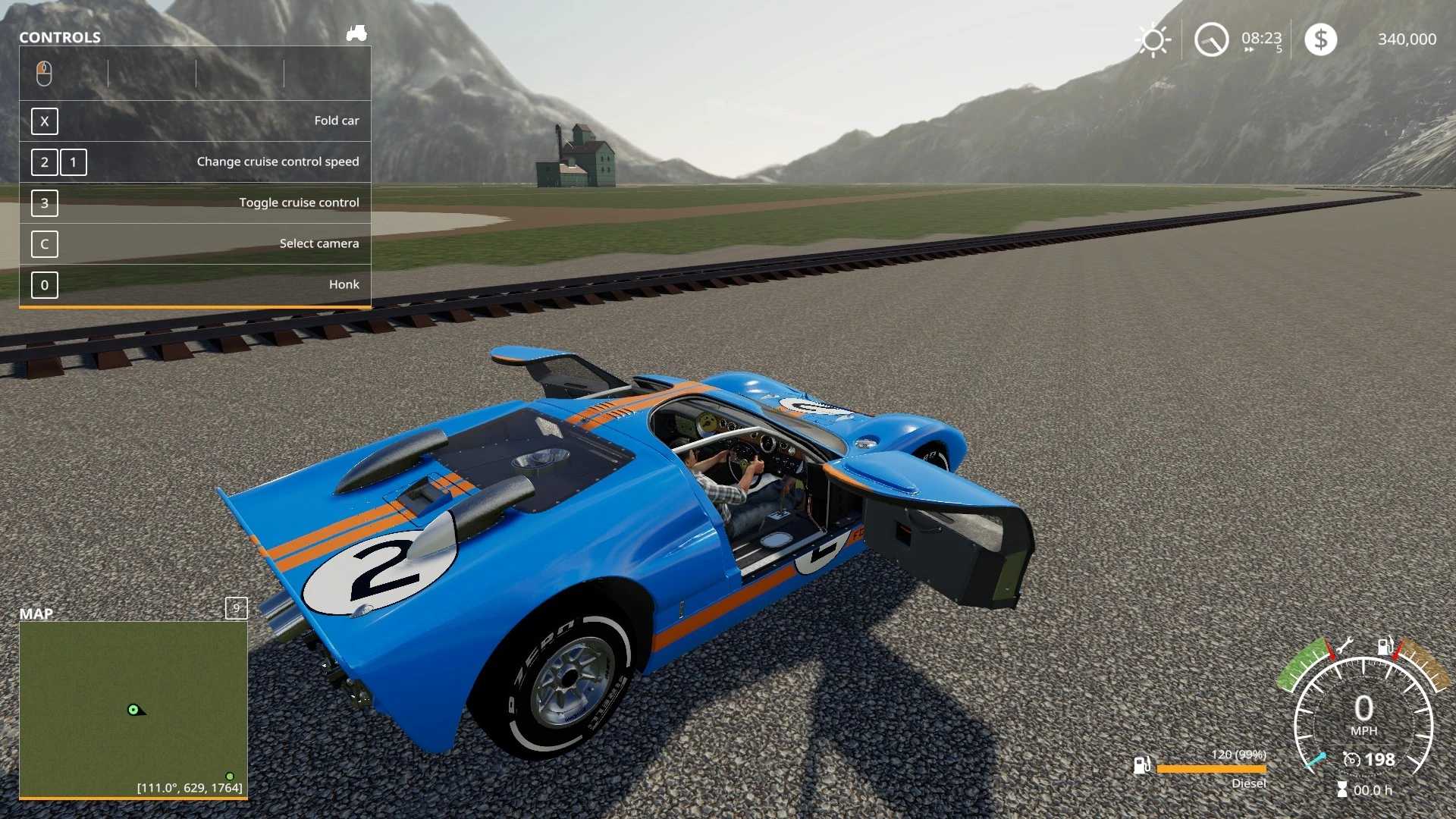
Task: Click the minimap panel
Action: pyautogui.click(x=133, y=709)
